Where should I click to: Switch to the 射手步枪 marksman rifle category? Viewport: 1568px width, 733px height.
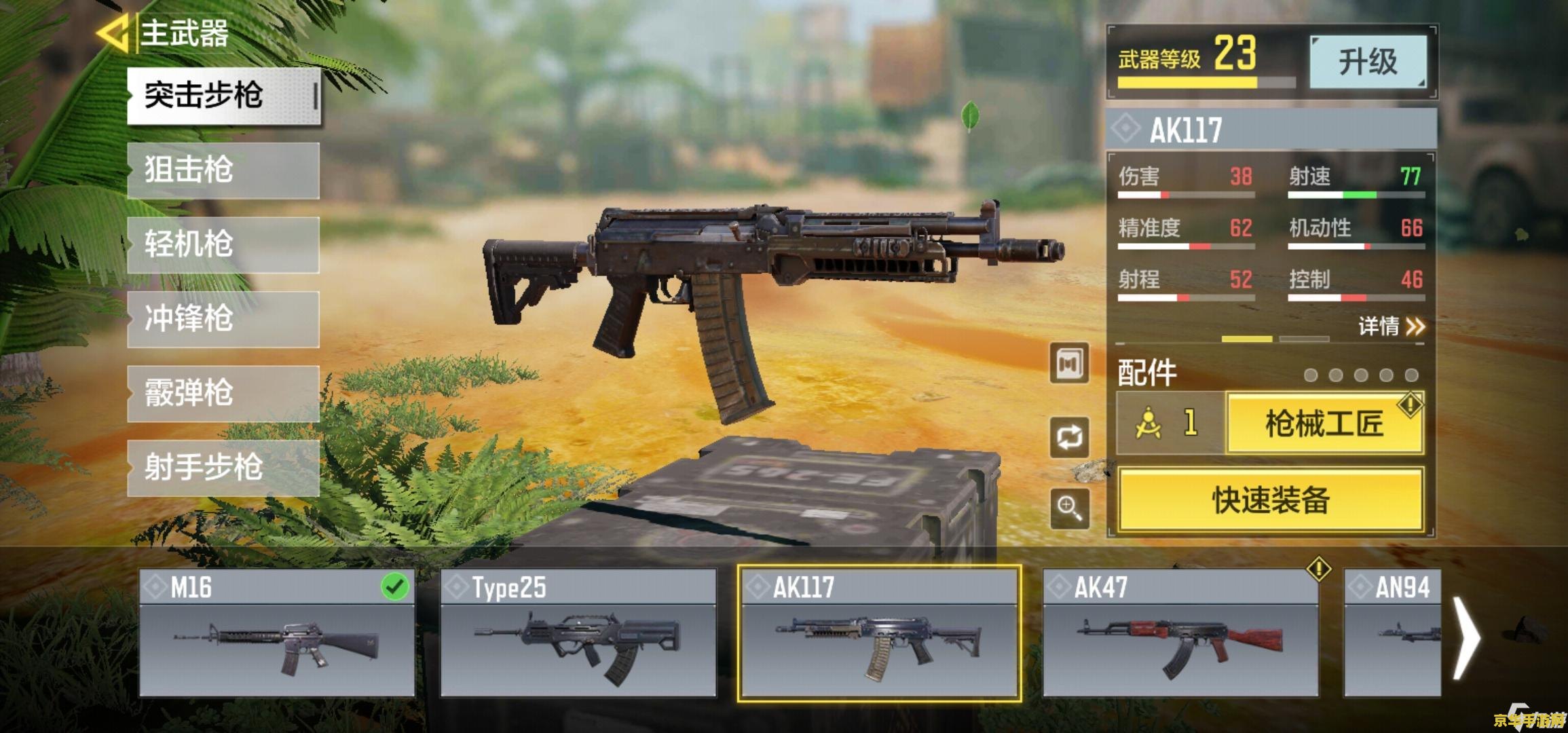pyautogui.click(x=223, y=468)
